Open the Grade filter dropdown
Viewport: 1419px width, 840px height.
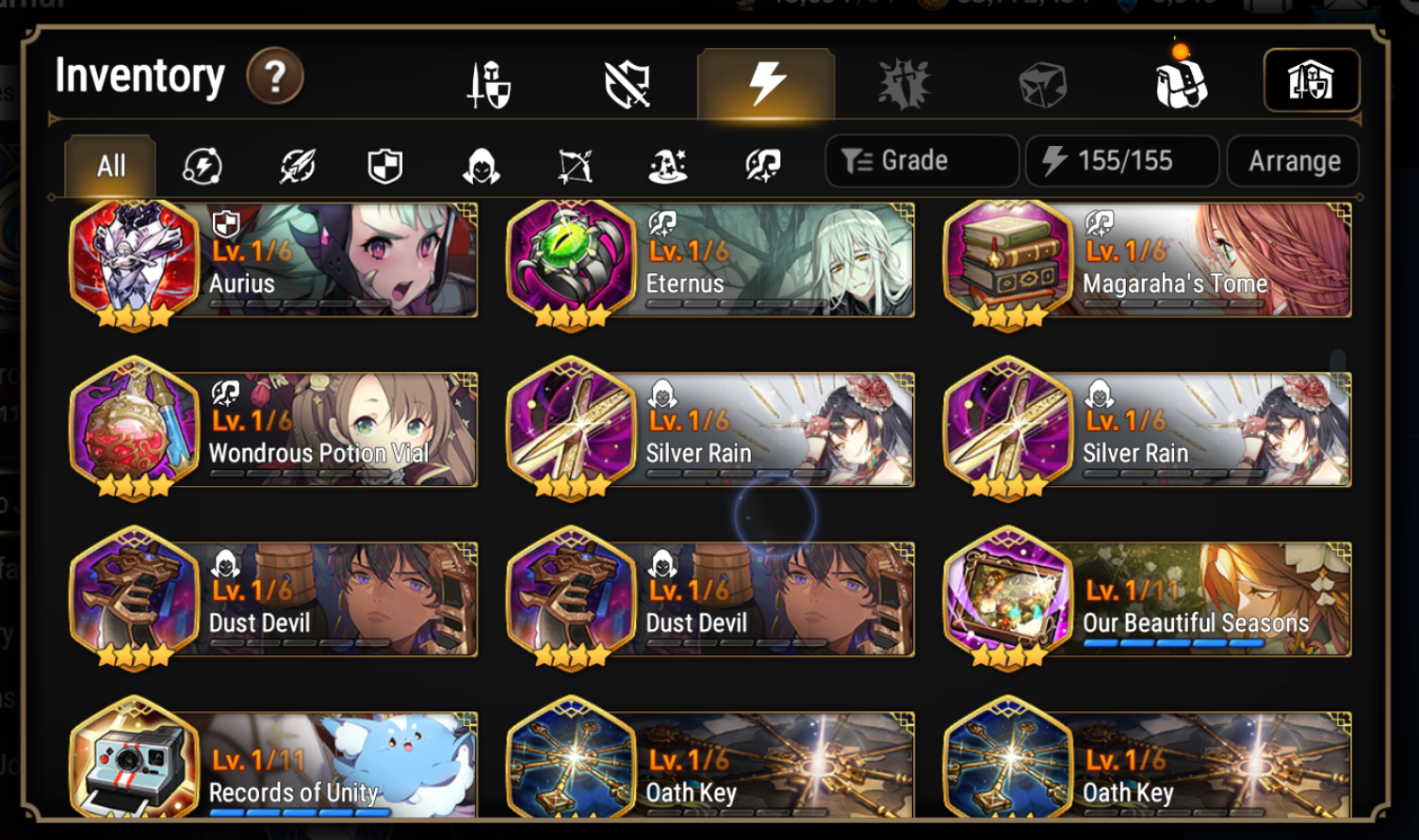pos(921,160)
